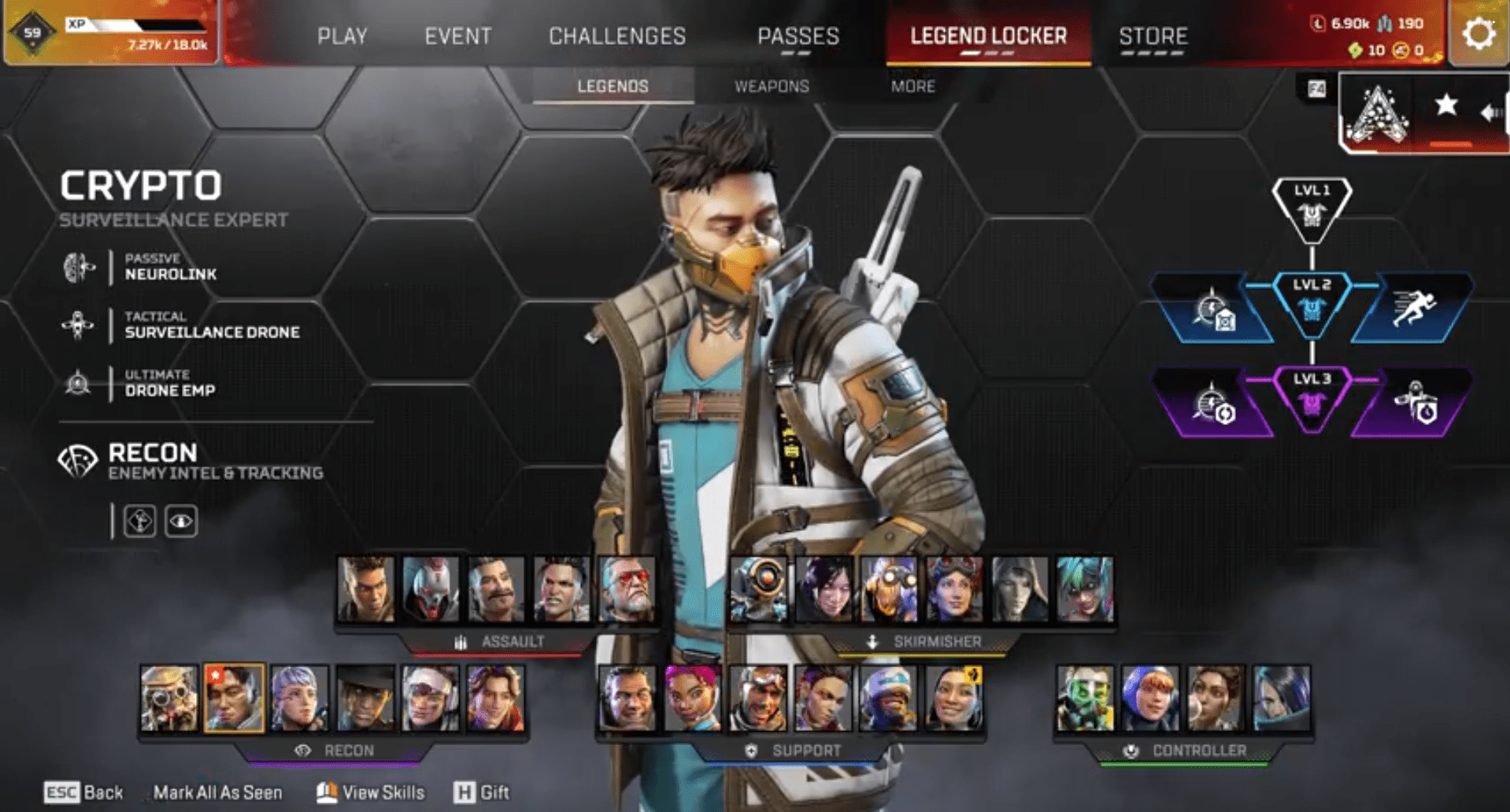Select the Surveillance Drone tactical ability icon
1510x812 pixels.
[x=77, y=324]
